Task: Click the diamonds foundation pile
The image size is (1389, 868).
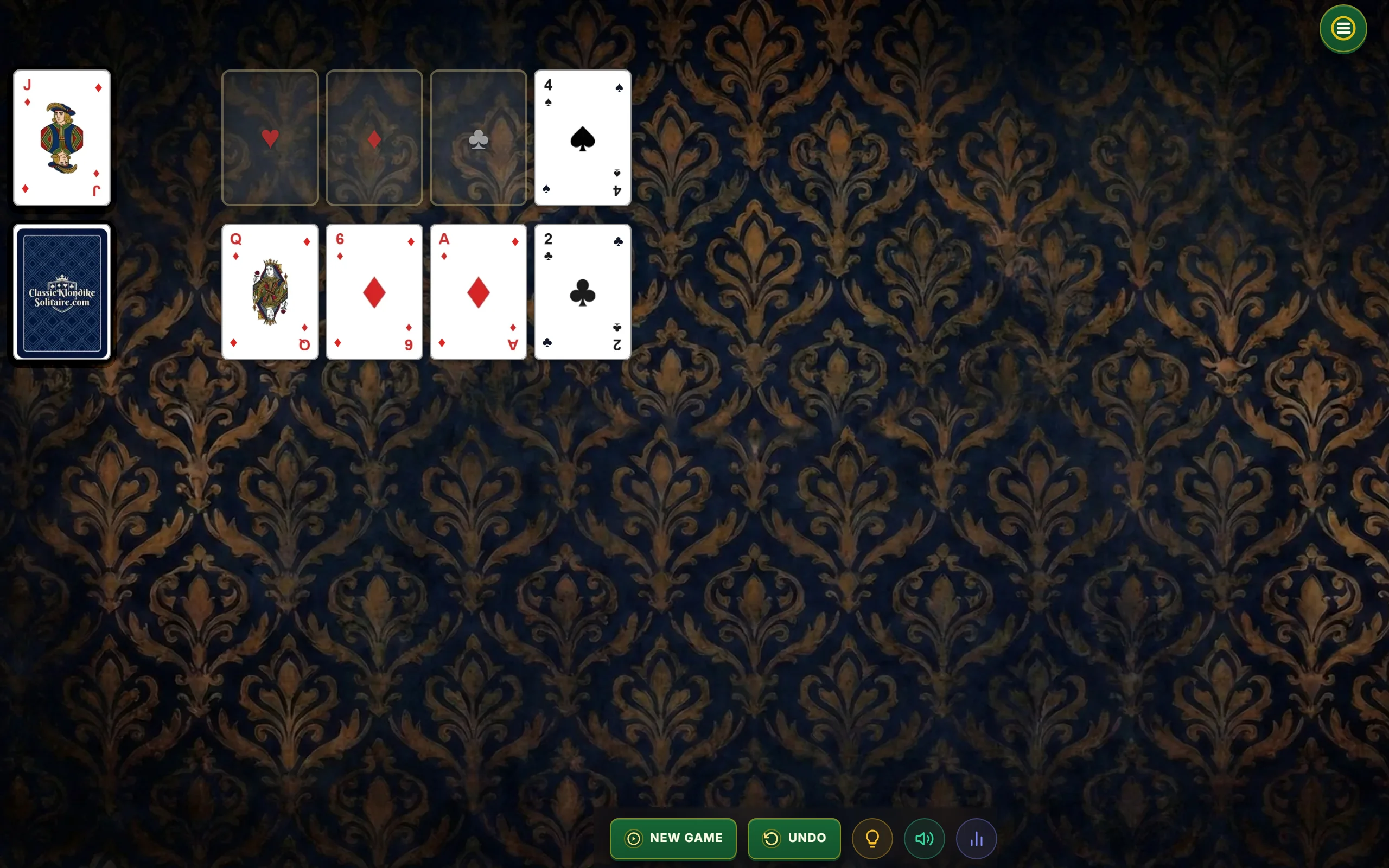Action: click(x=374, y=138)
